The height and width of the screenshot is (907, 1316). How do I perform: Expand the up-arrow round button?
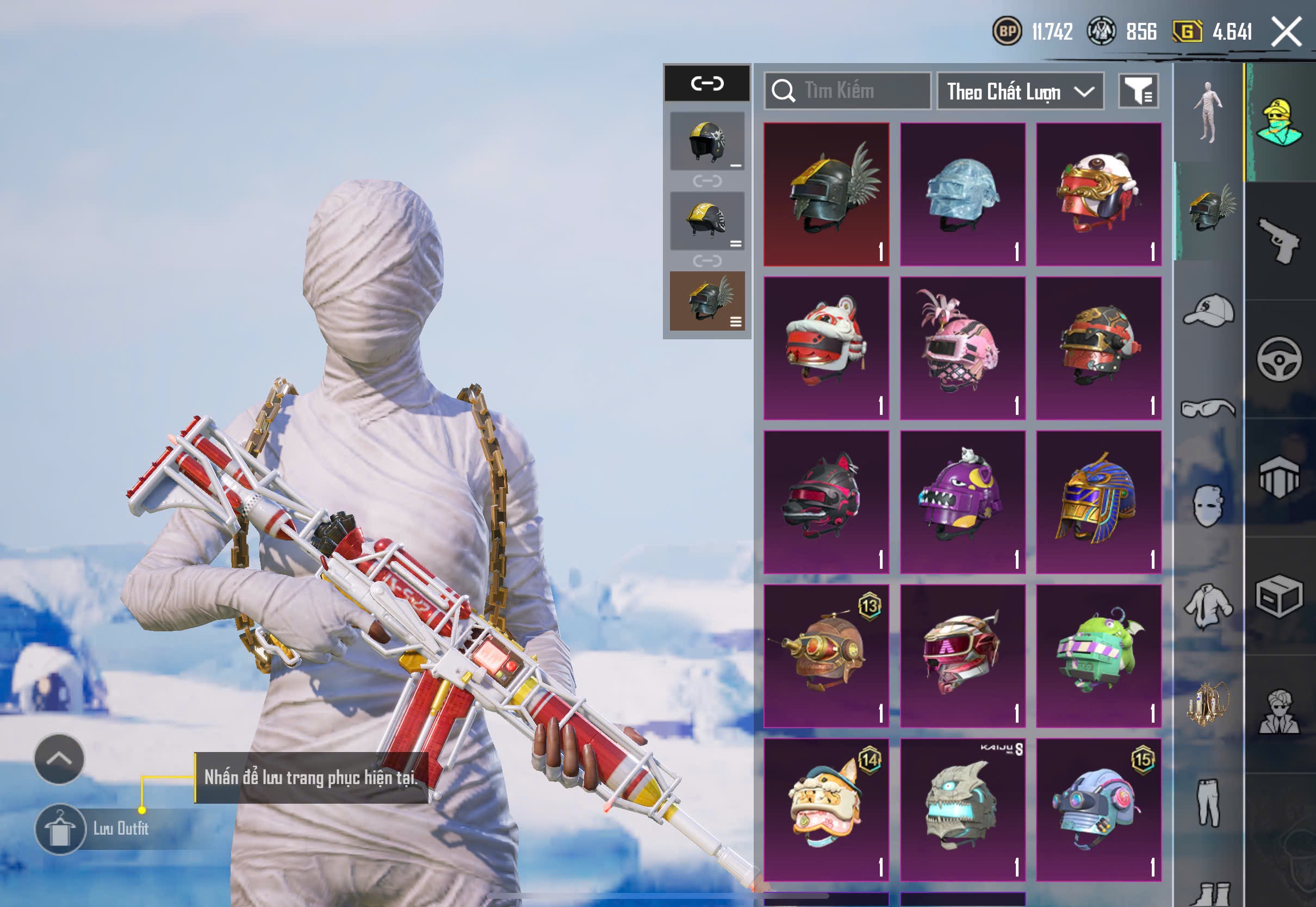(x=59, y=759)
